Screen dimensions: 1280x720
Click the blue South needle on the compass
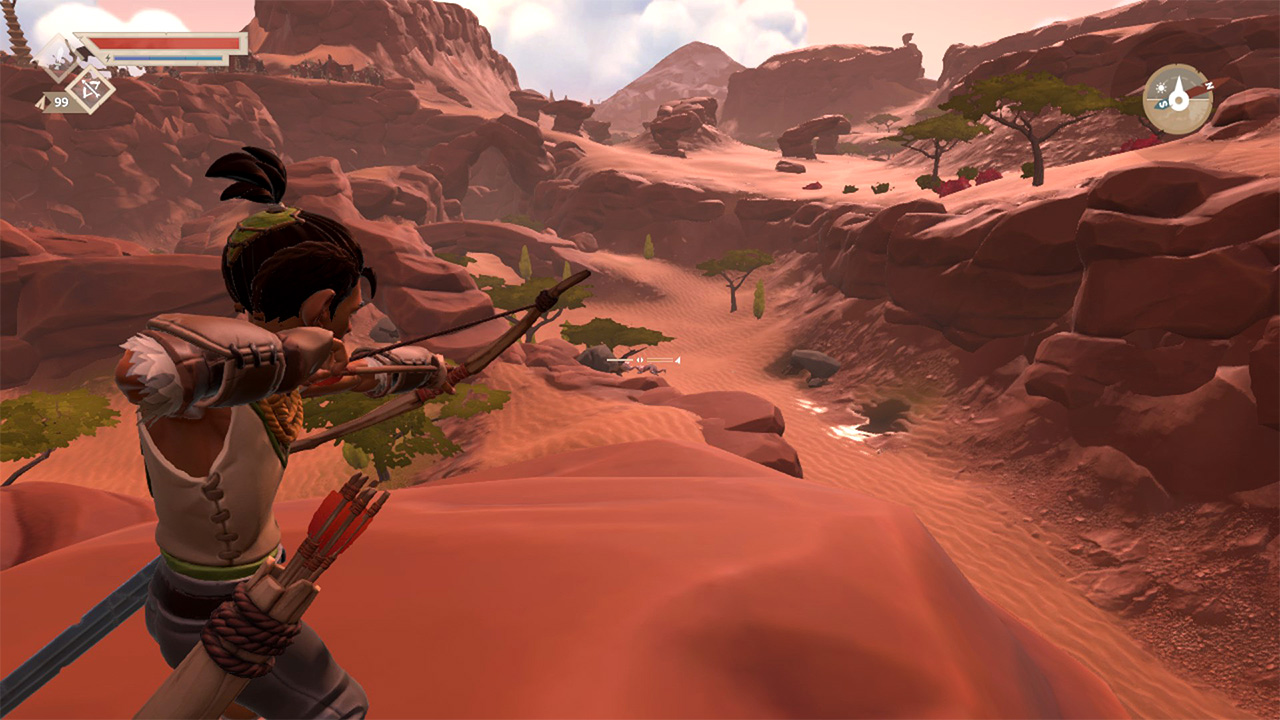click(x=1163, y=104)
